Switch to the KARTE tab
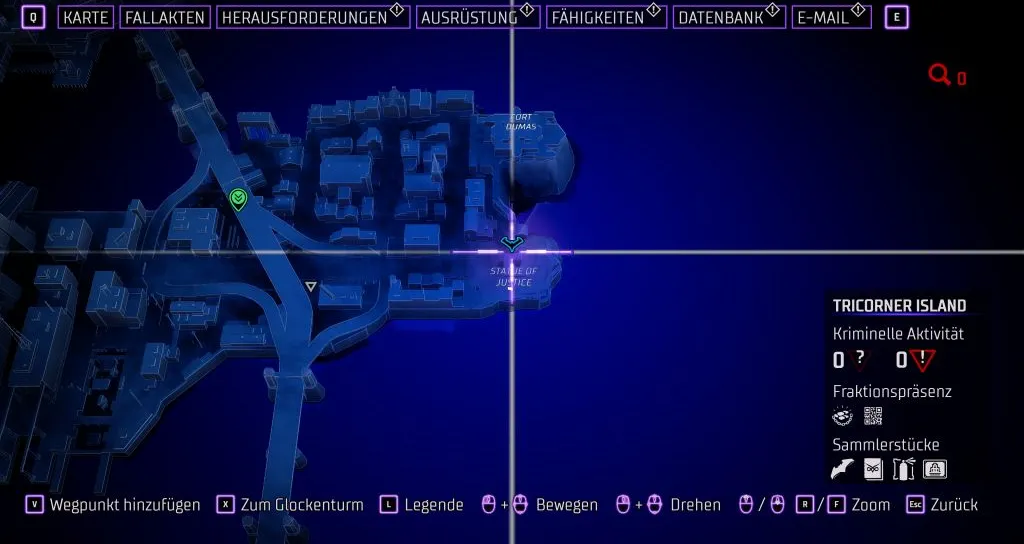The width and height of the screenshot is (1024, 544). tap(85, 17)
